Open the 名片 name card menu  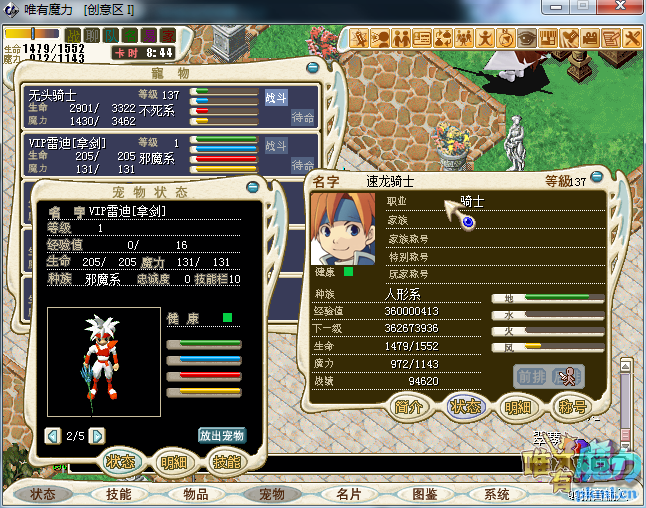(348, 494)
